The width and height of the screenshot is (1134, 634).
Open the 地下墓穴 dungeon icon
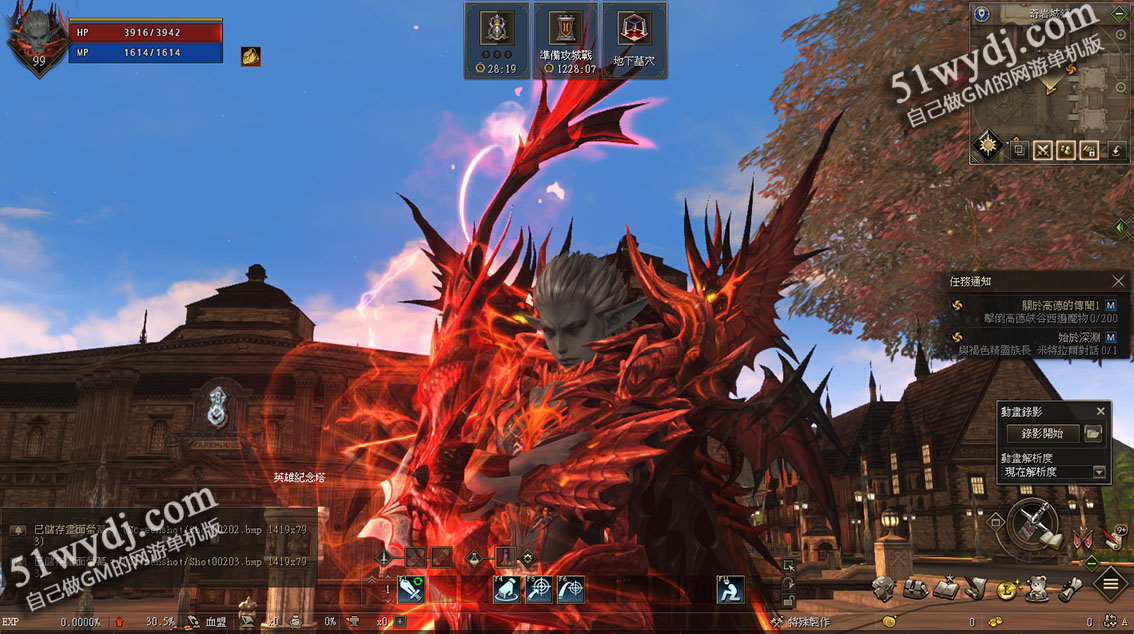coord(634,38)
